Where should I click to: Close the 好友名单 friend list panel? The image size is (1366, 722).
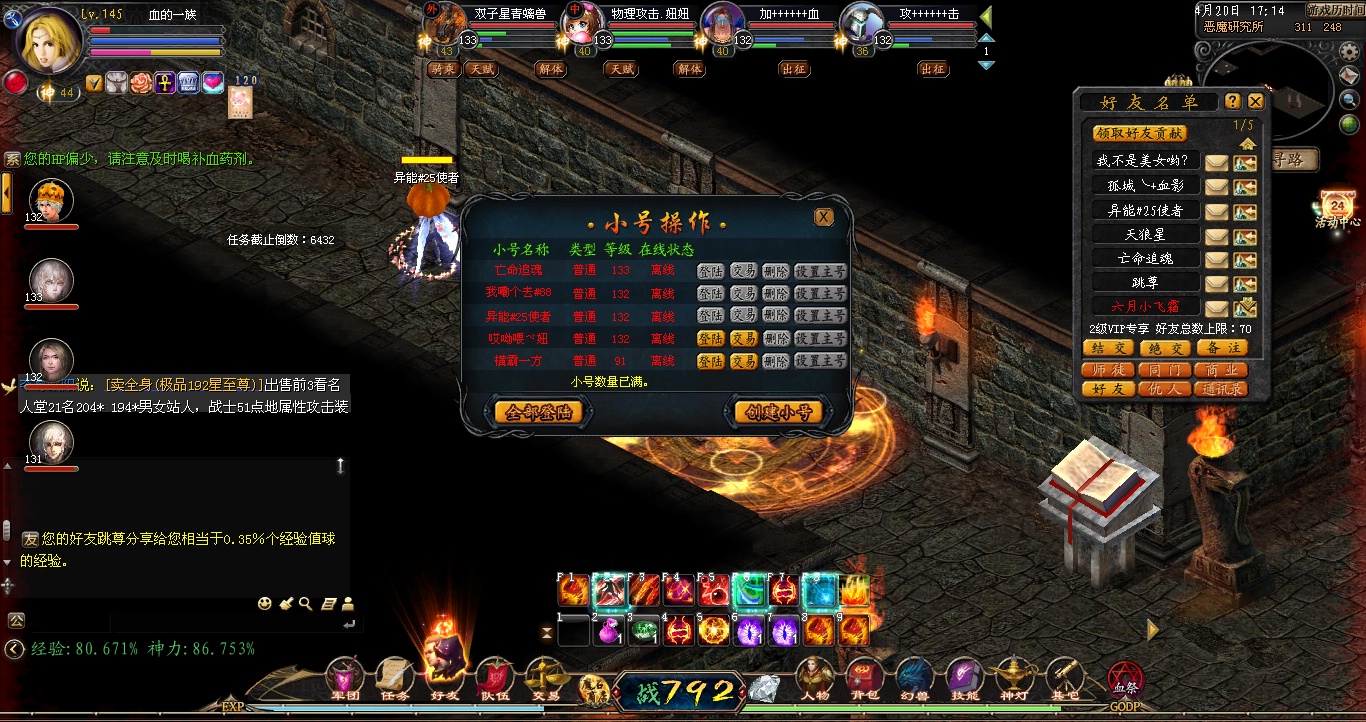[1256, 101]
